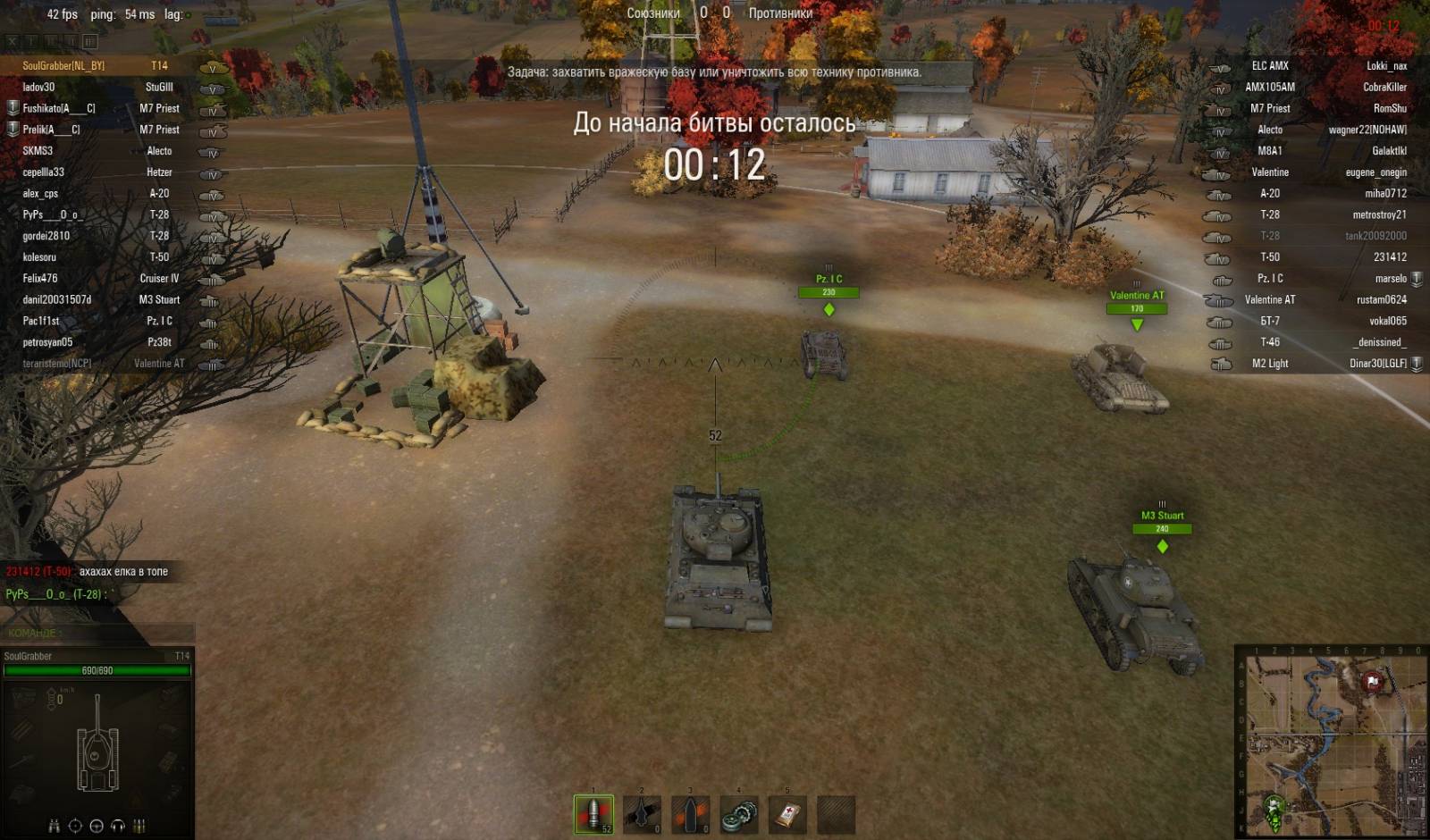Select the shell slot showing 52 rounds
Viewport: 1430px width, 840px height.
tap(593, 814)
